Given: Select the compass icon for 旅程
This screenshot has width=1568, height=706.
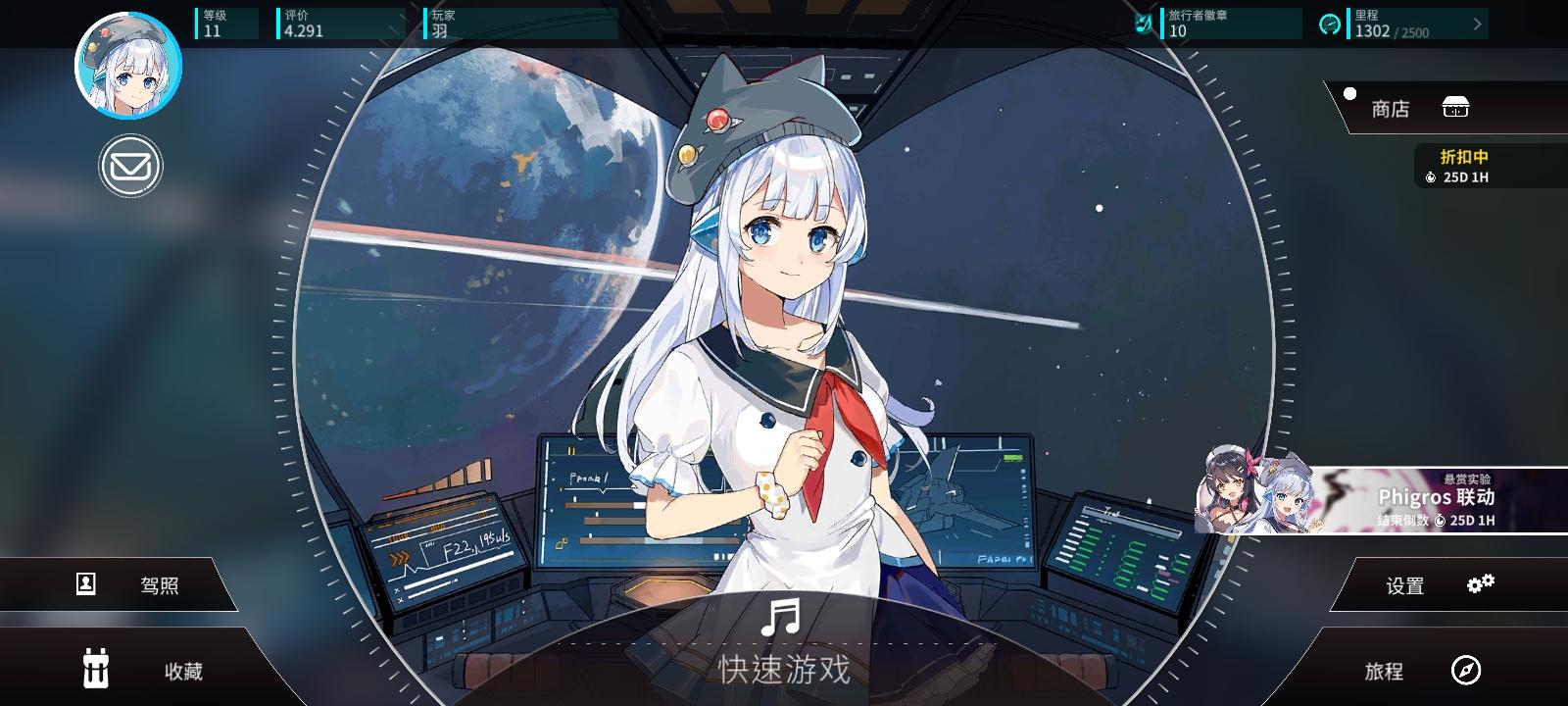Looking at the screenshot, I should coord(1464,672).
